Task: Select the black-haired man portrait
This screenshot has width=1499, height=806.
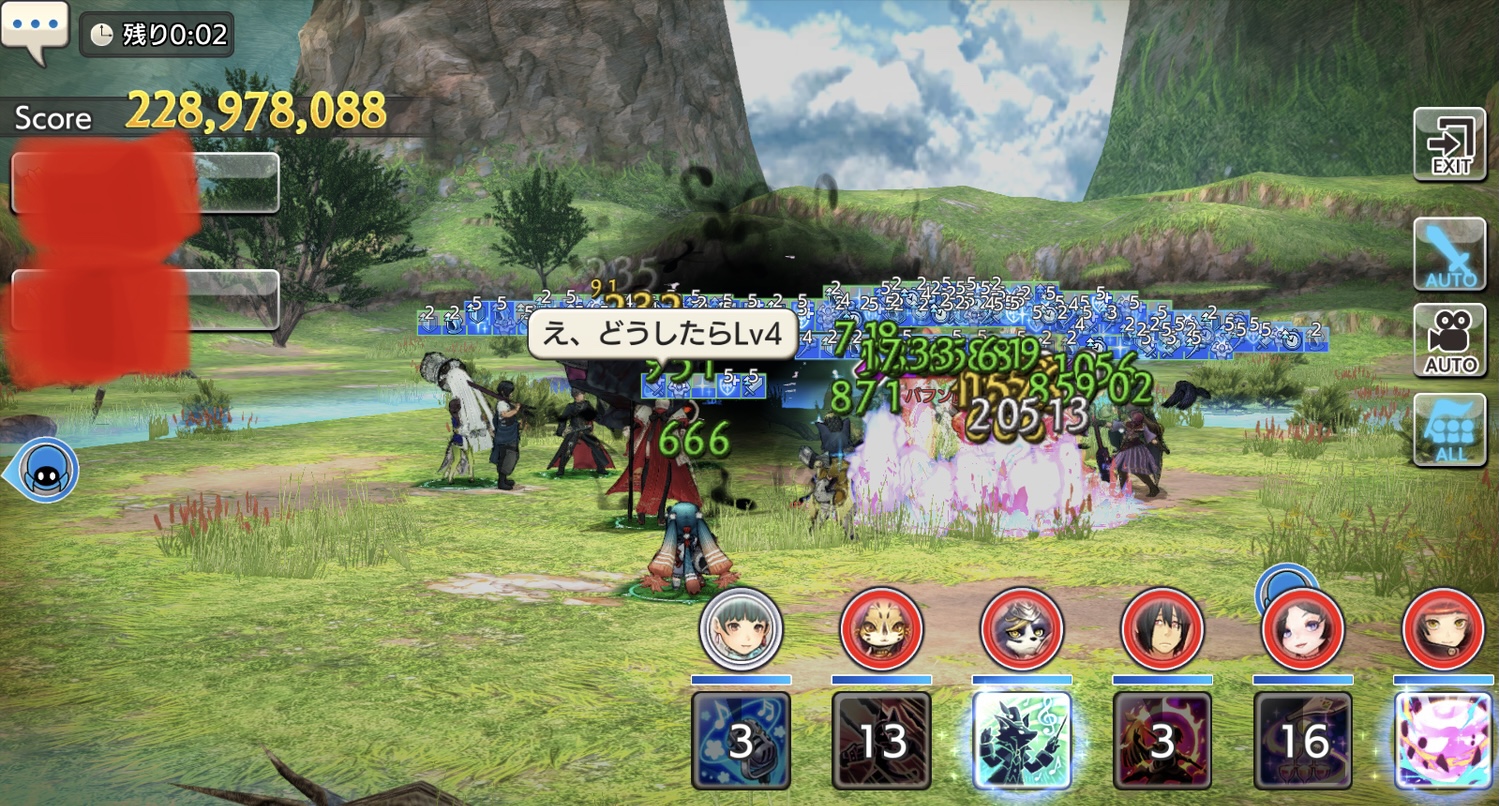Action: (1162, 629)
